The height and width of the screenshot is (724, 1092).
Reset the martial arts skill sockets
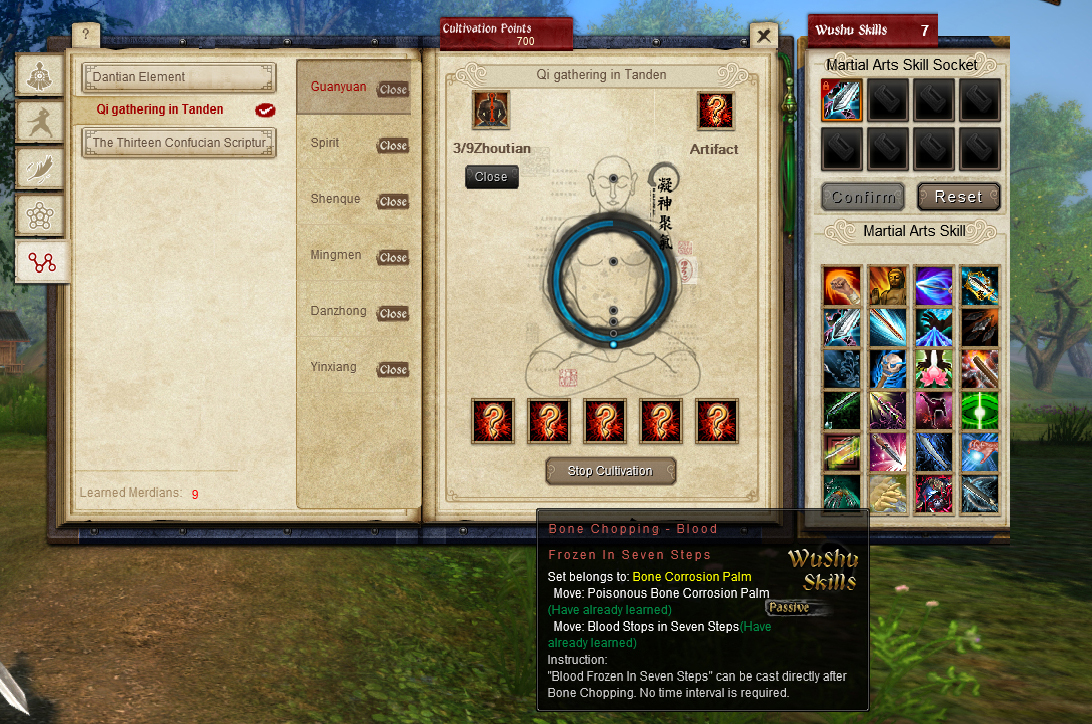(x=958, y=197)
